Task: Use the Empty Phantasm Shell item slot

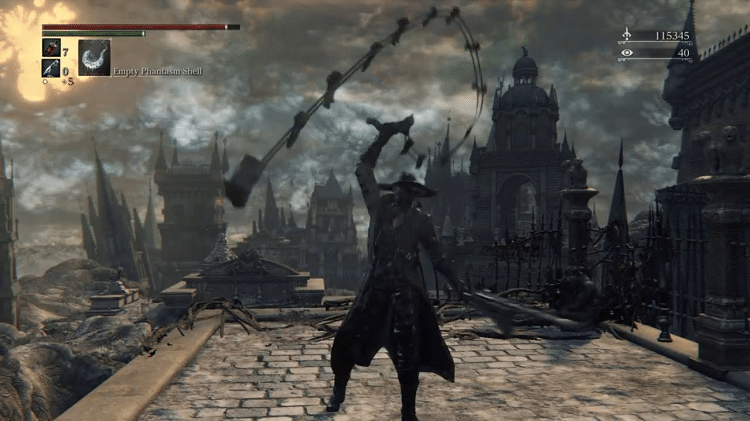Action: [94, 57]
